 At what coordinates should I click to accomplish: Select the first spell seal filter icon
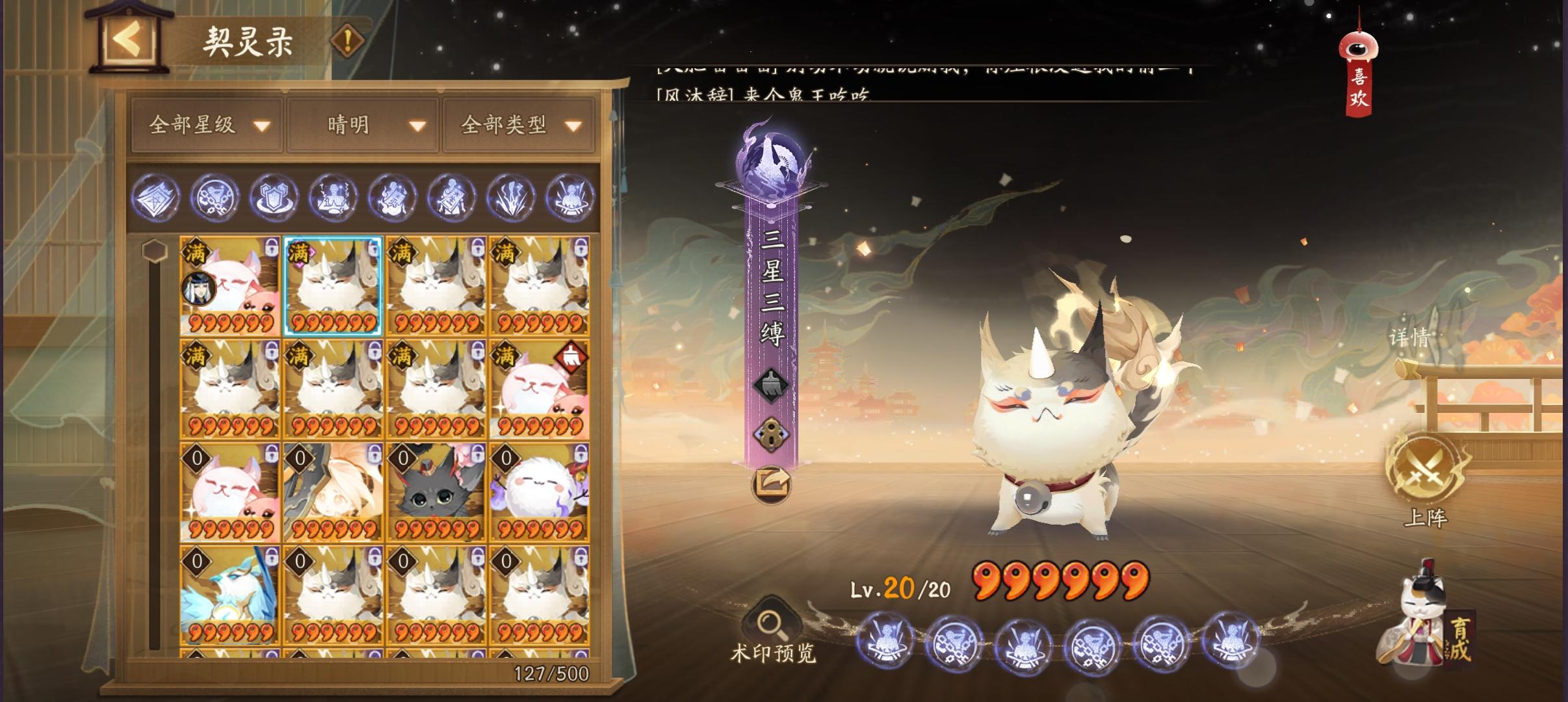pyautogui.click(x=158, y=199)
